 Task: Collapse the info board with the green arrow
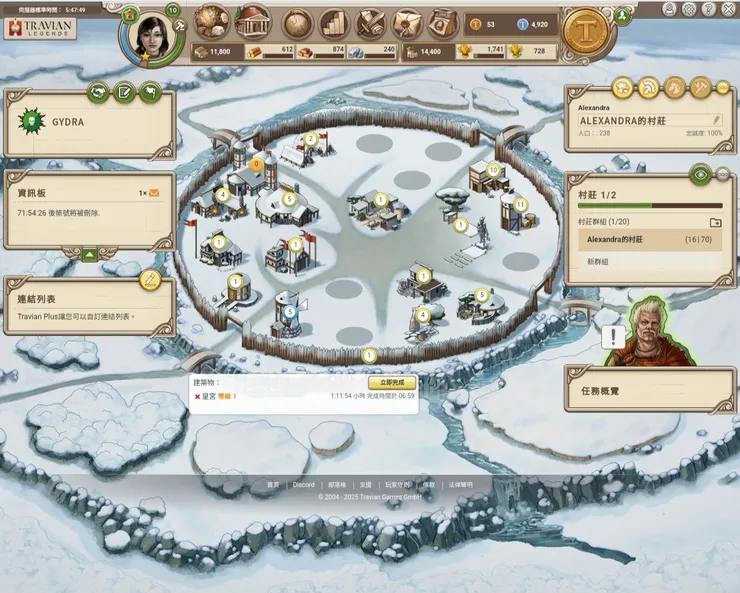pos(89,254)
